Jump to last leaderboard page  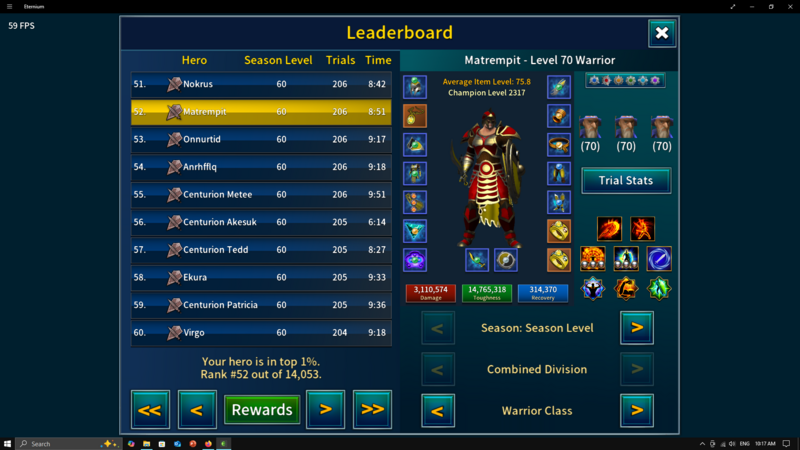tap(372, 409)
